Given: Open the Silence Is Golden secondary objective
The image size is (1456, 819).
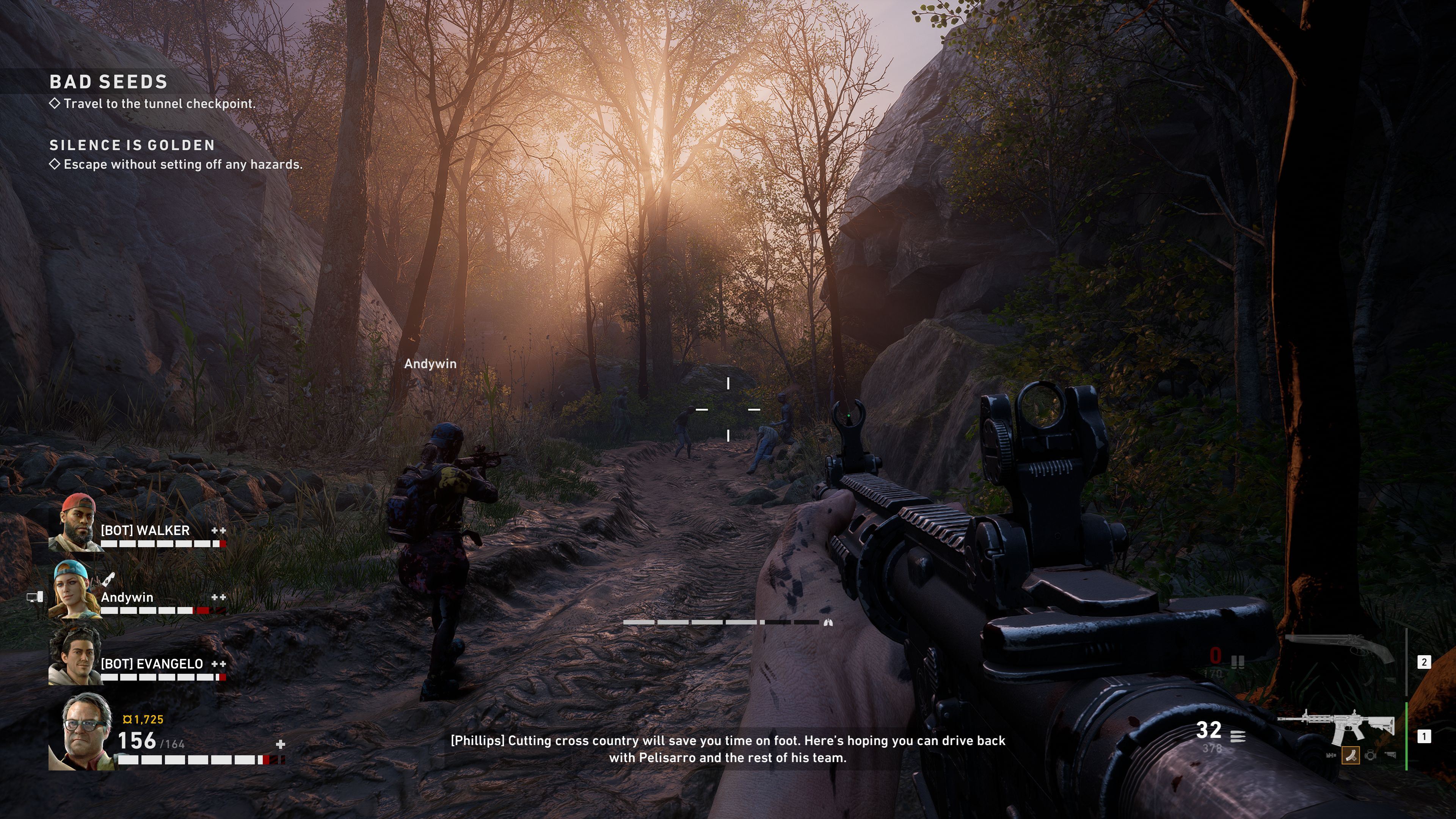Looking at the screenshot, I should [132, 145].
